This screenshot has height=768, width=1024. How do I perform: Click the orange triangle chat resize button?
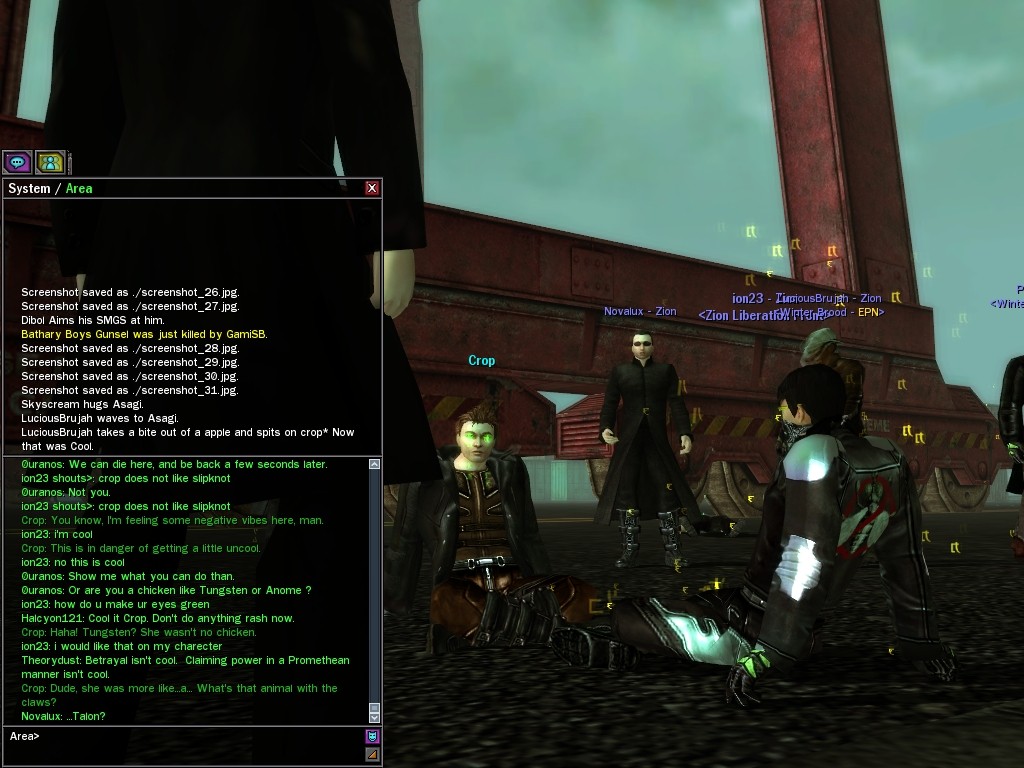pos(373,755)
